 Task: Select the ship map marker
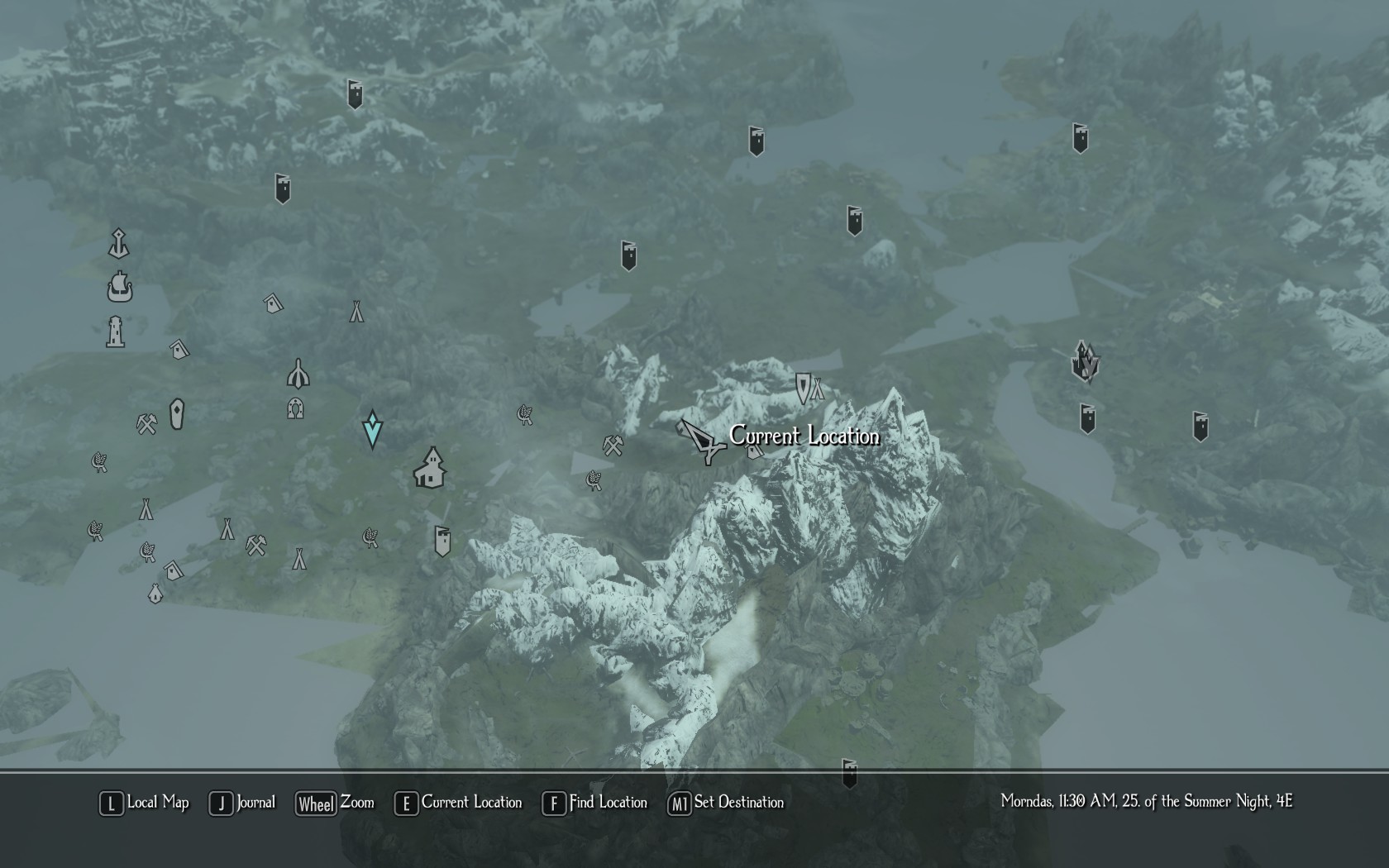pyautogui.click(x=120, y=287)
